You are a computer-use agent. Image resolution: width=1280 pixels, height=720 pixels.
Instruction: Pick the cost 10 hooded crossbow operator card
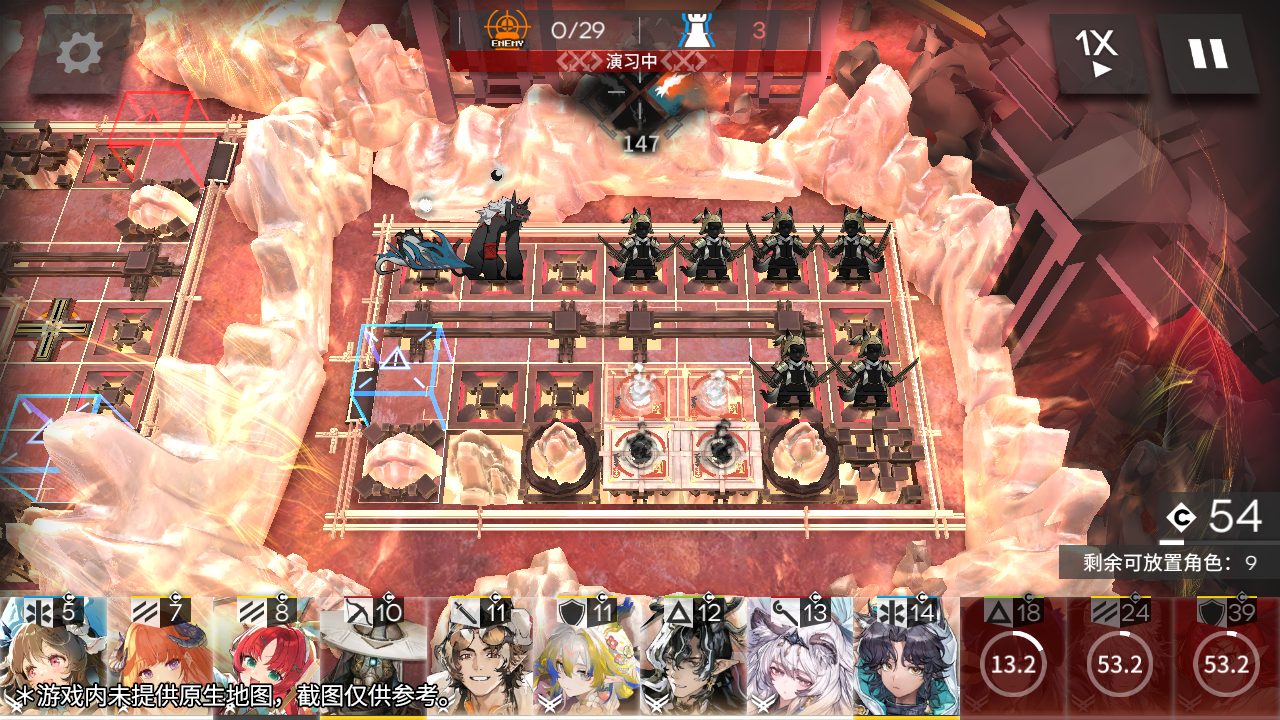click(x=374, y=658)
